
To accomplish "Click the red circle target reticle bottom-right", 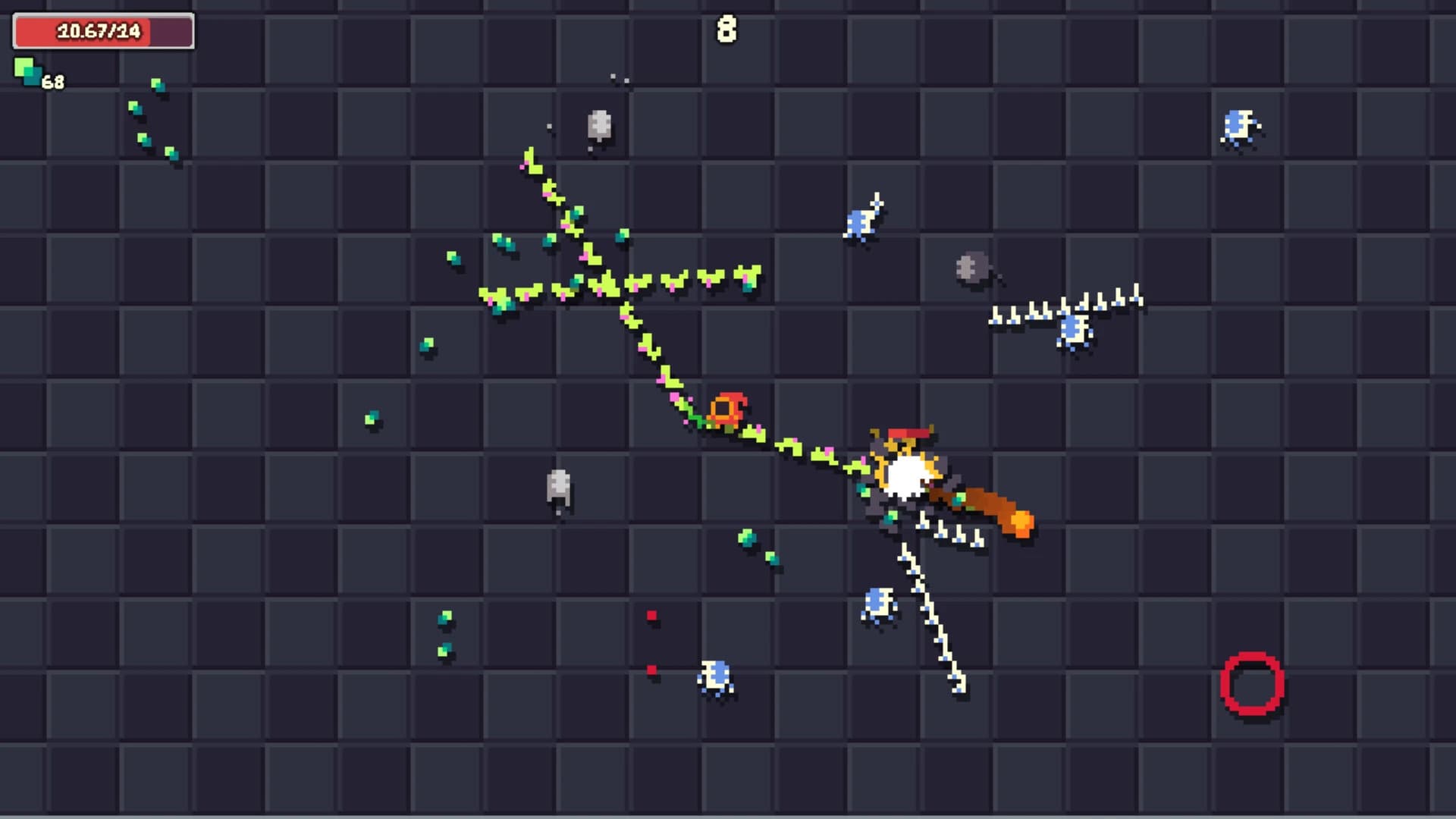I will point(1252,682).
